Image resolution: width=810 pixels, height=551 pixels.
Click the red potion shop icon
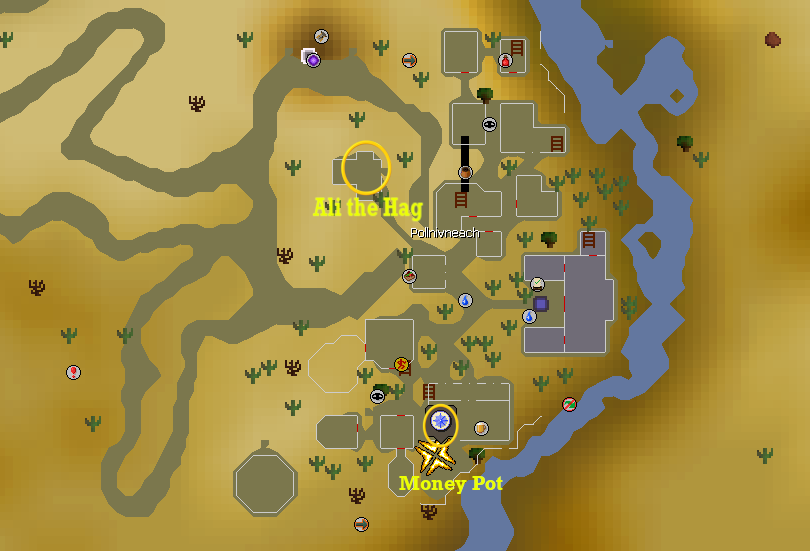click(x=506, y=61)
